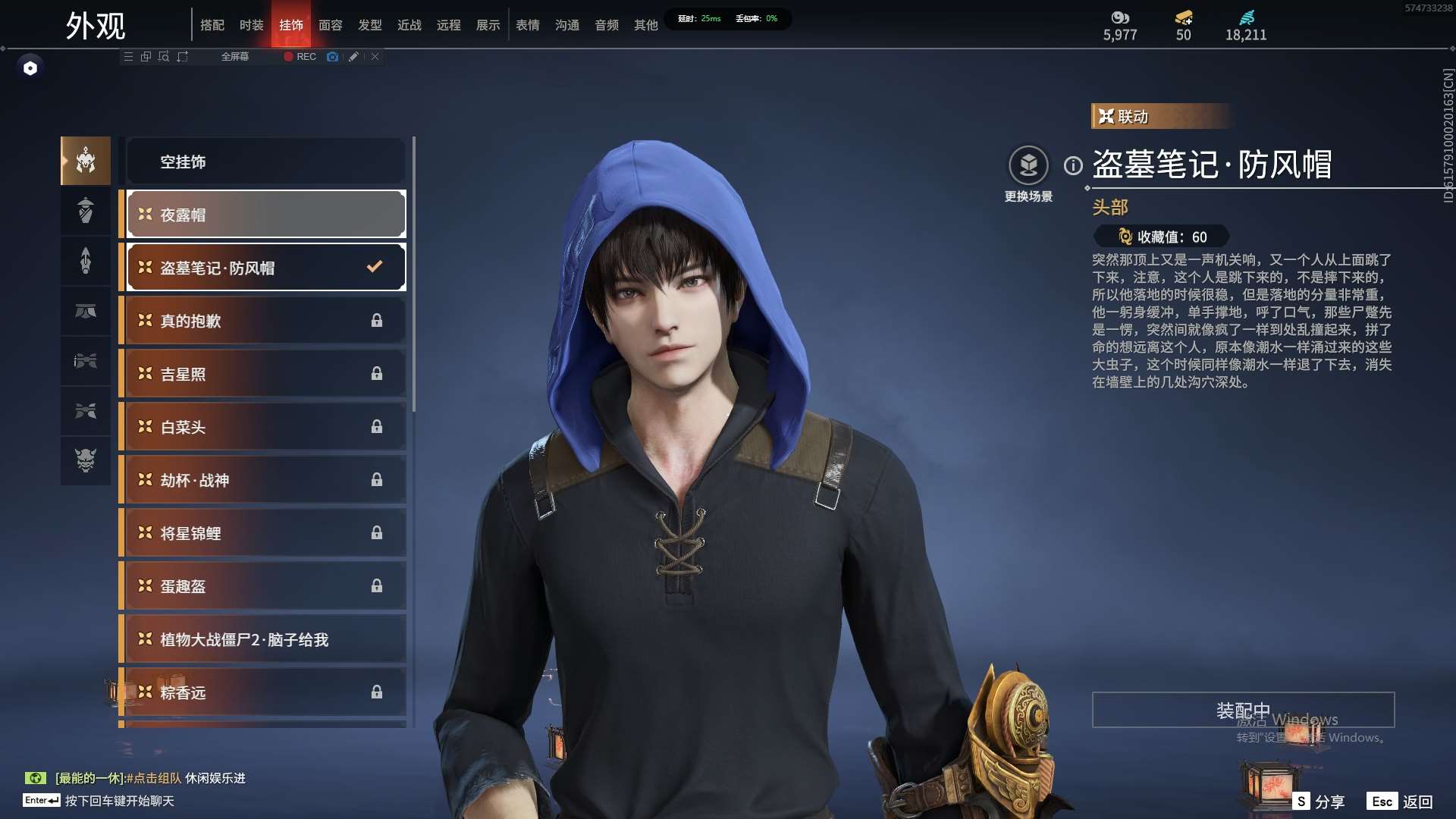
Task: Select the head accessory category icon
Action: pos(86,161)
